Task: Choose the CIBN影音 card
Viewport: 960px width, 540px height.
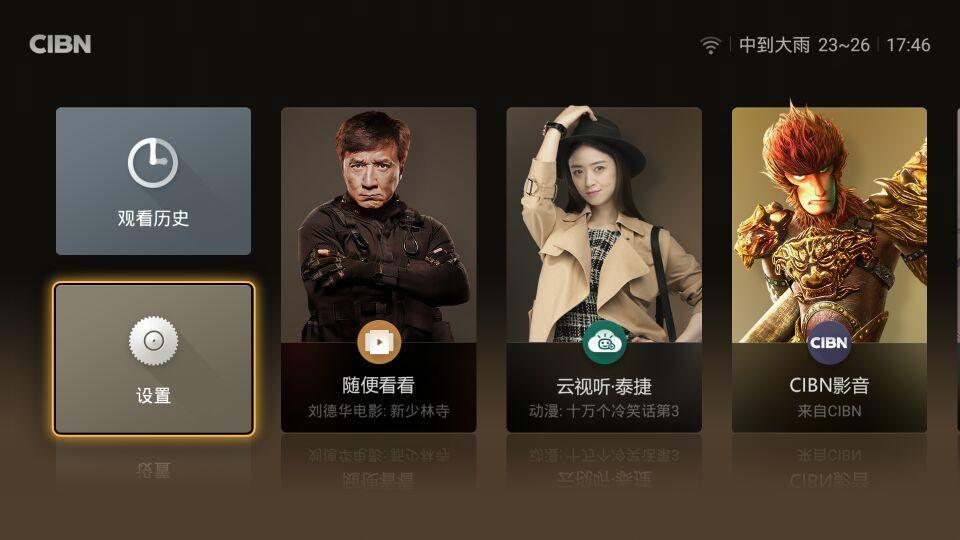Action: tap(829, 270)
